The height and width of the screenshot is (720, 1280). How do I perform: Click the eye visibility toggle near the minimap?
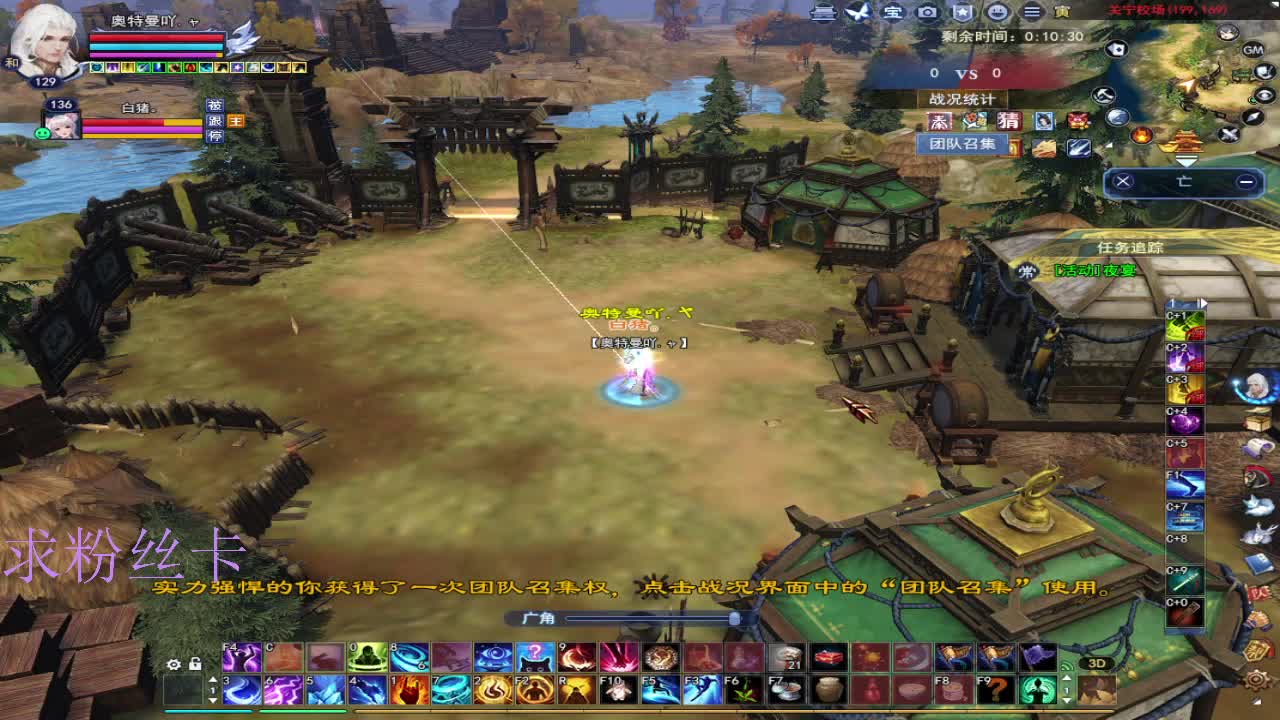tap(1264, 95)
